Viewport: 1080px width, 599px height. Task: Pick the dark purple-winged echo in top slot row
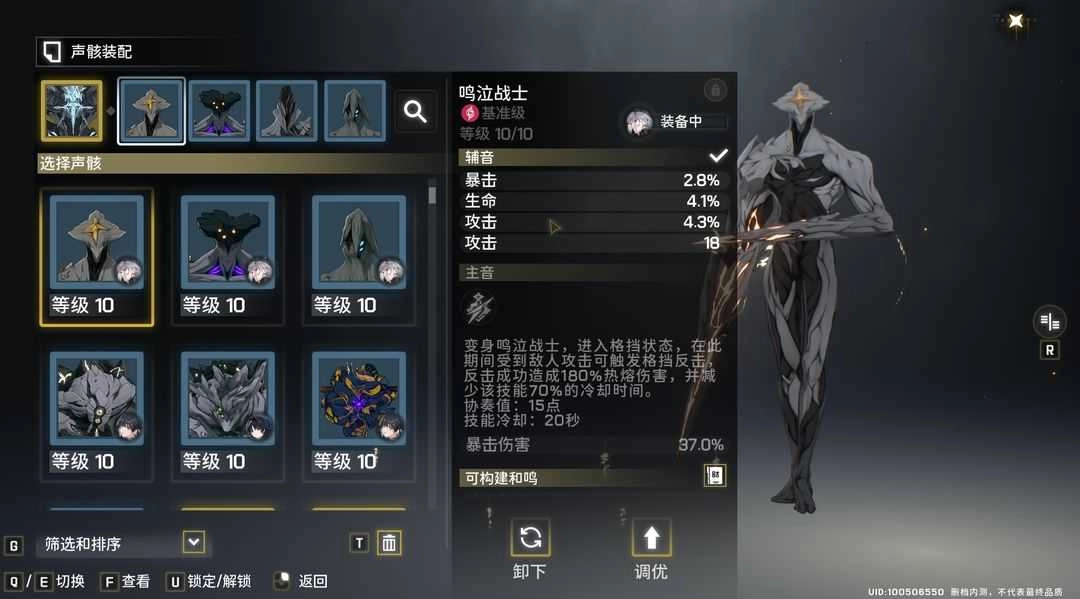tap(219, 111)
